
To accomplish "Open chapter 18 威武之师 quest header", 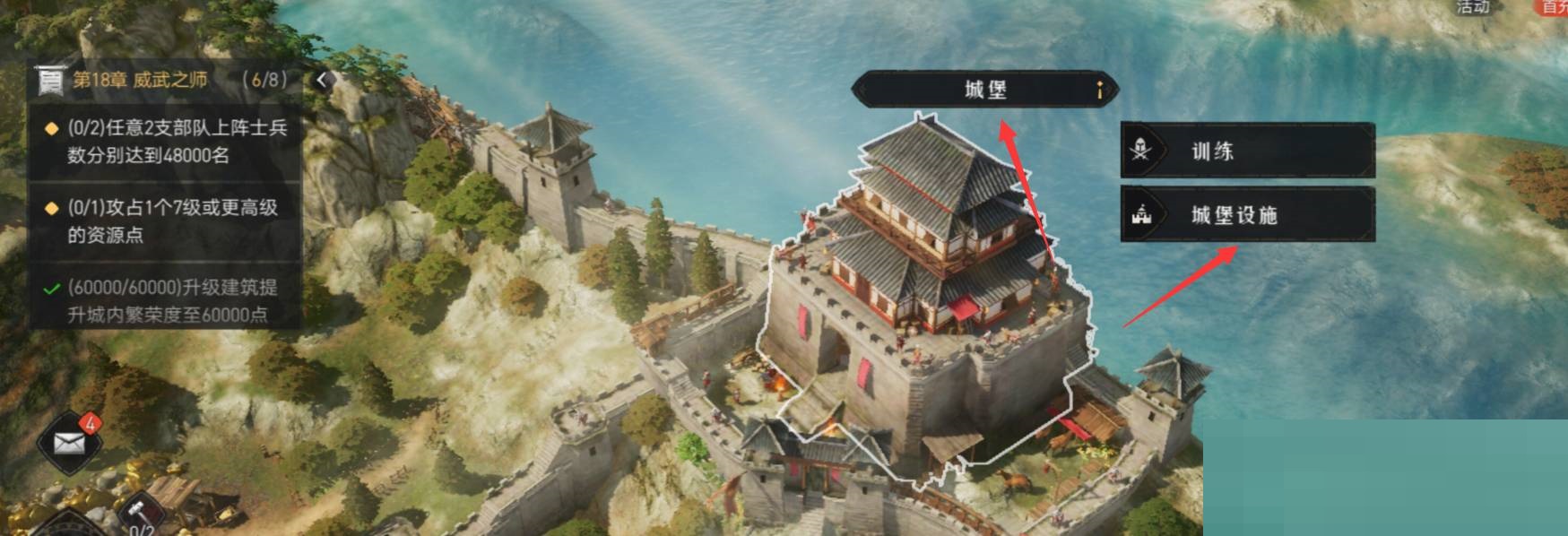I will coord(161,80).
